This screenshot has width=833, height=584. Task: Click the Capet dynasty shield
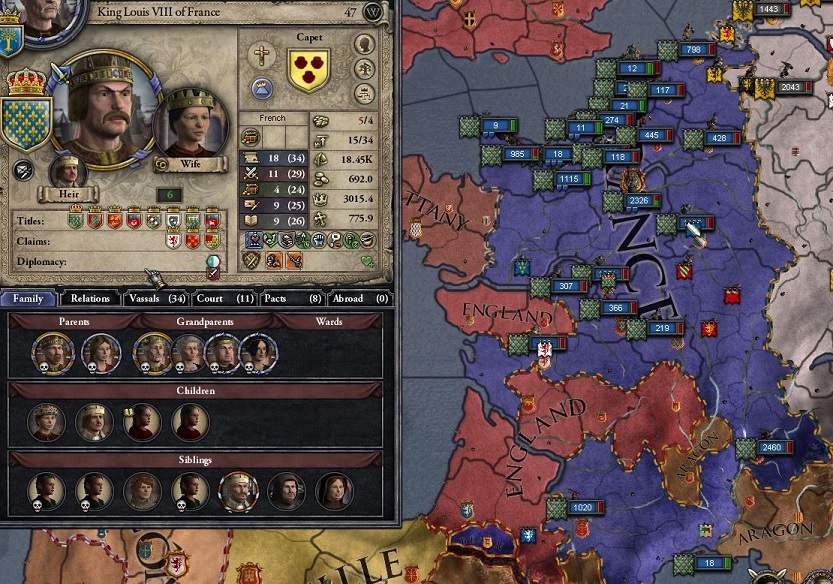click(309, 70)
